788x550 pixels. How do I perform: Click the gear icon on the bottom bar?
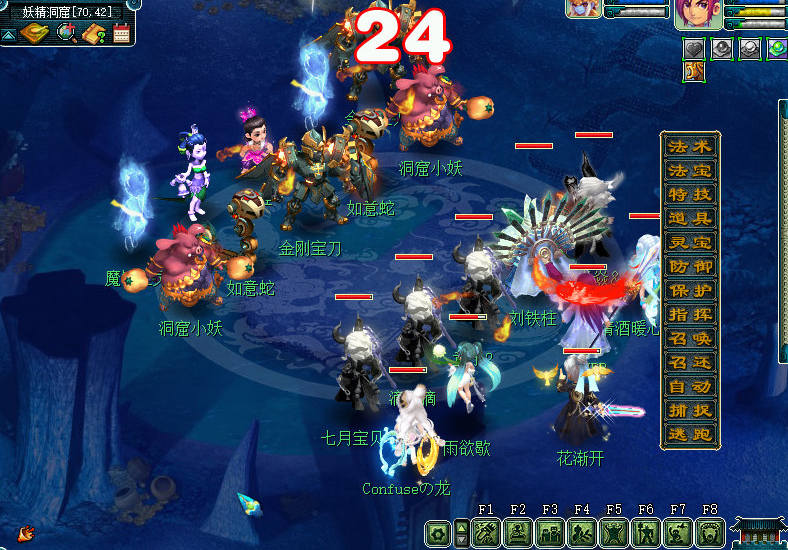[x=437, y=533]
